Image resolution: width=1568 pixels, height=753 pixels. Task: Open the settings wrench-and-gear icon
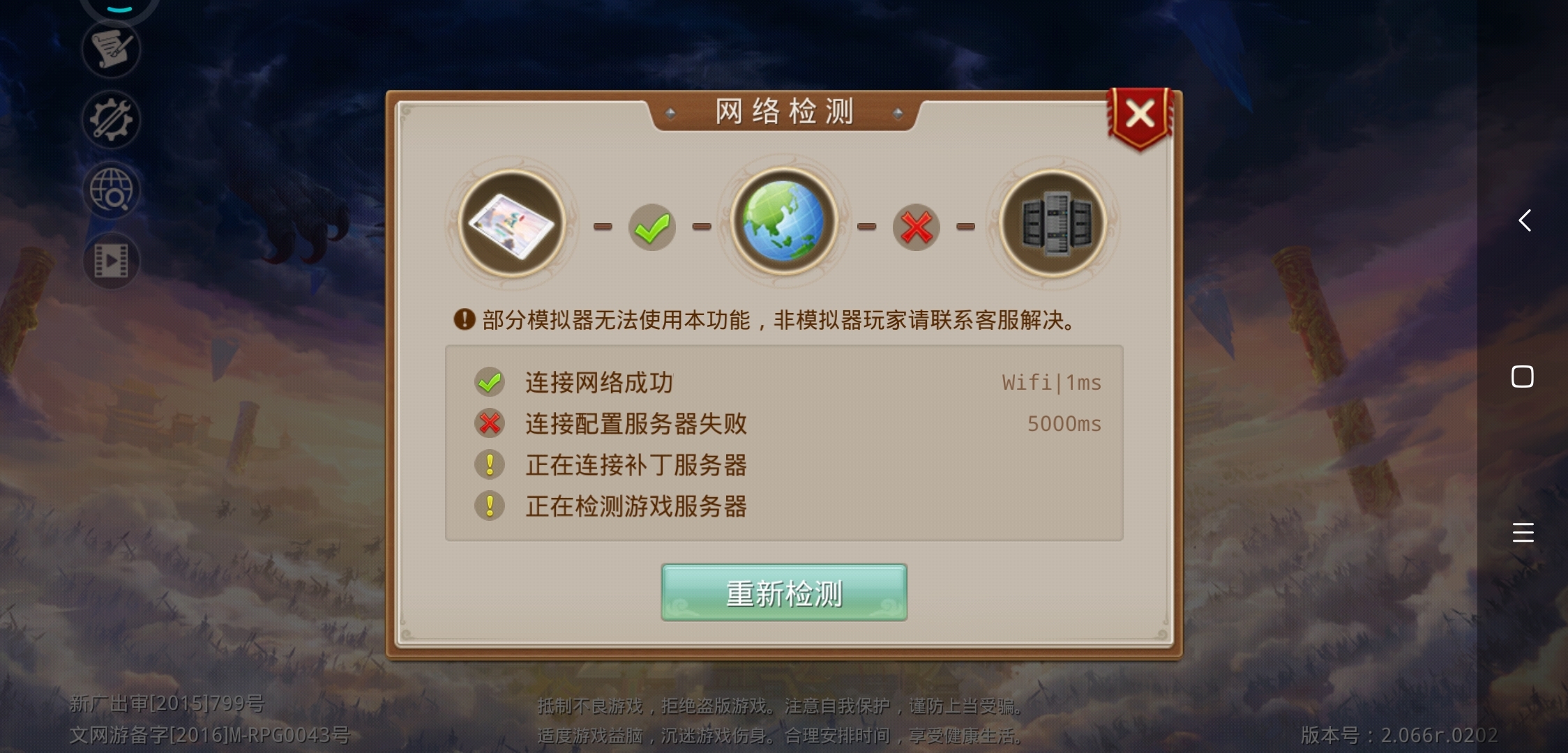click(x=110, y=120)
